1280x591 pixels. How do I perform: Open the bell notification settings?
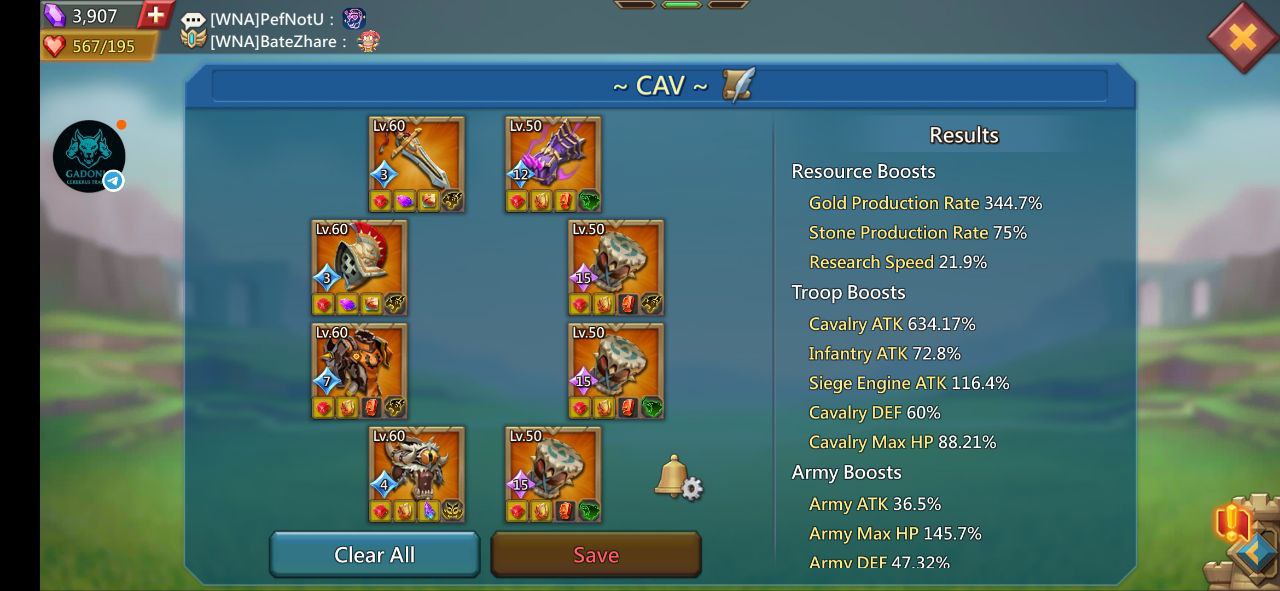click(678, 478)
